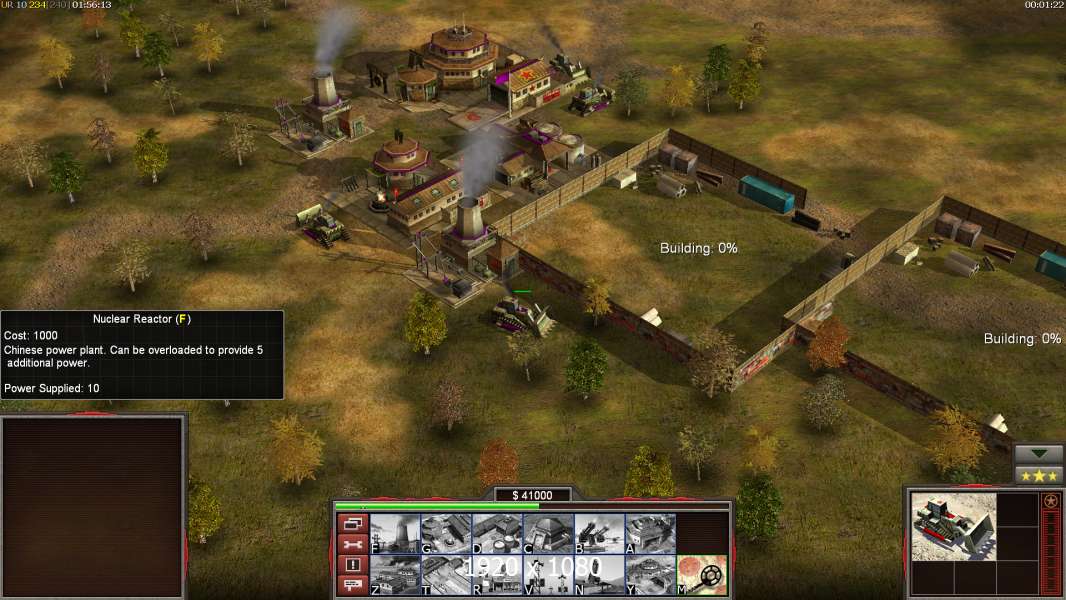The image size is (1066, 600).
Task: Open the red chat message button
Action: pyautogui.click(x=351, y=586)
